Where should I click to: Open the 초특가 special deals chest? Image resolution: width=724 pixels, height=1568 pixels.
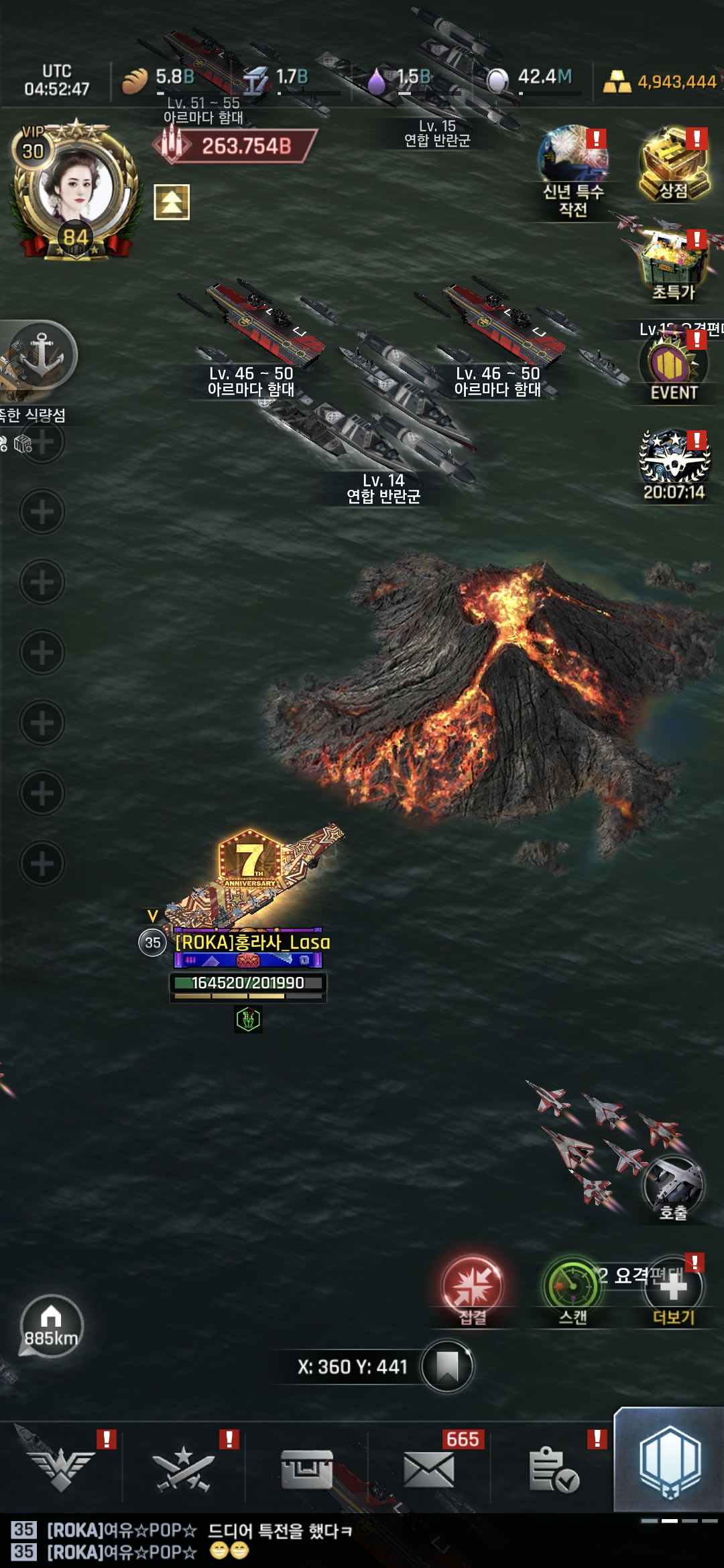[674, 265]
